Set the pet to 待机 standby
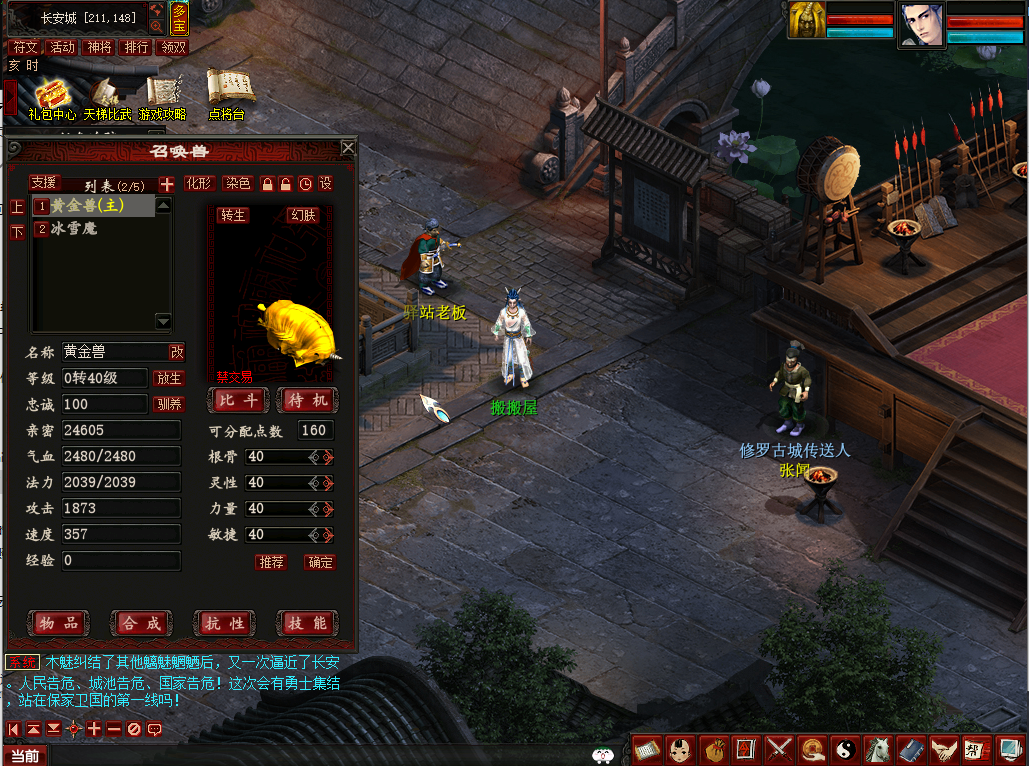The width and height of the screenshot is (1029, 766). [x=307, y=400]
